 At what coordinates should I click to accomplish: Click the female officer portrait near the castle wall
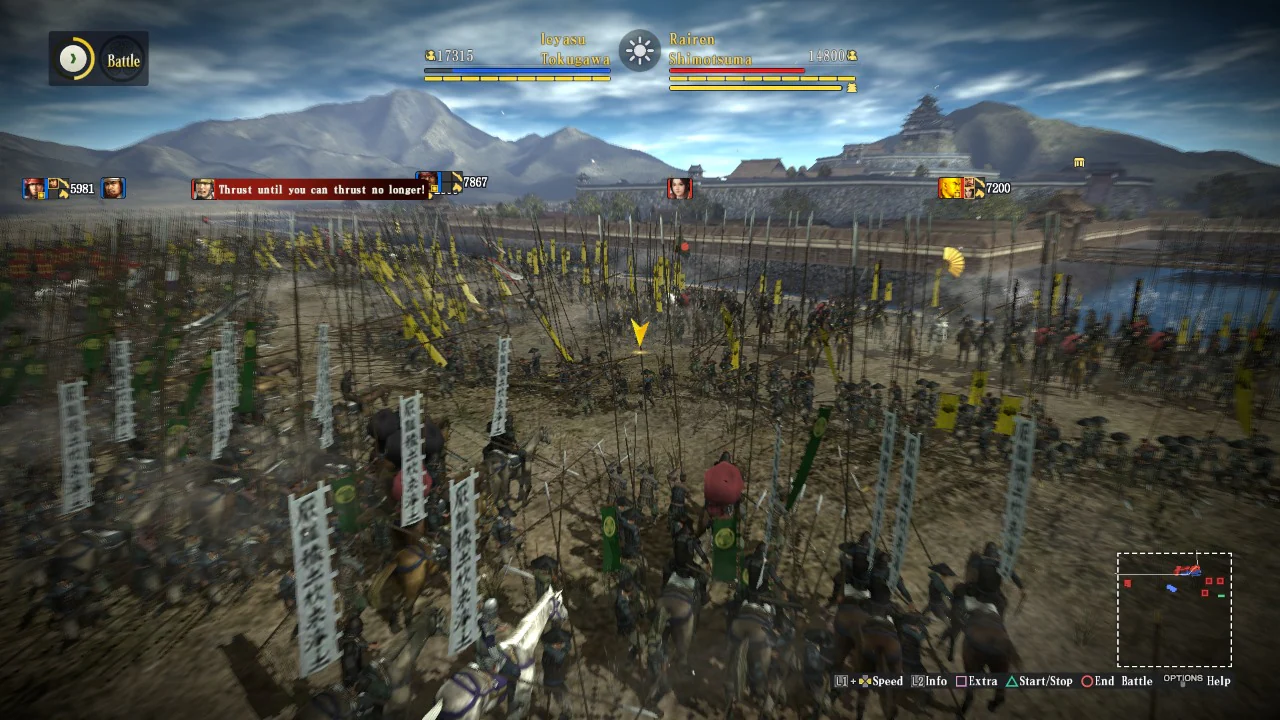point(679,186)
